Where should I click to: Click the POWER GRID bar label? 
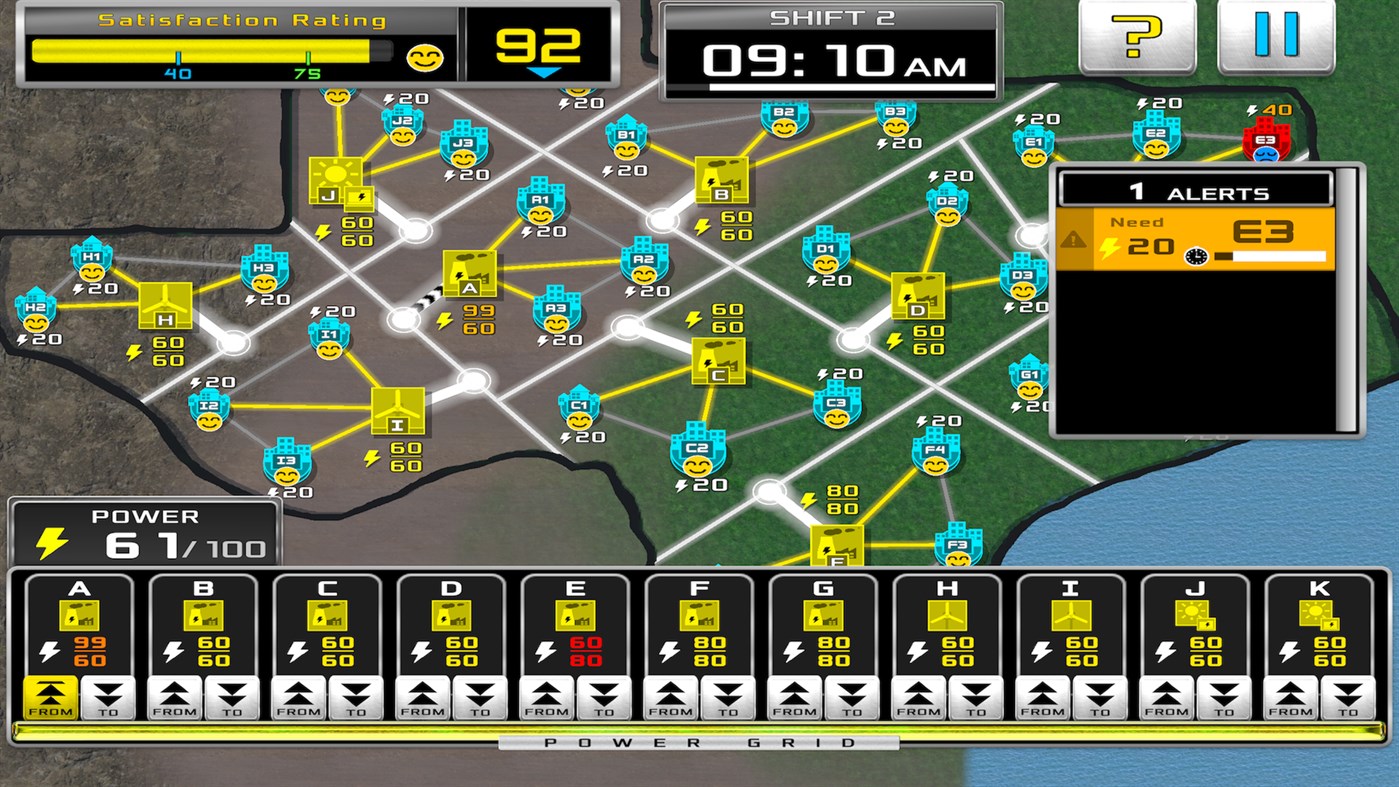(x=699, y=742)
